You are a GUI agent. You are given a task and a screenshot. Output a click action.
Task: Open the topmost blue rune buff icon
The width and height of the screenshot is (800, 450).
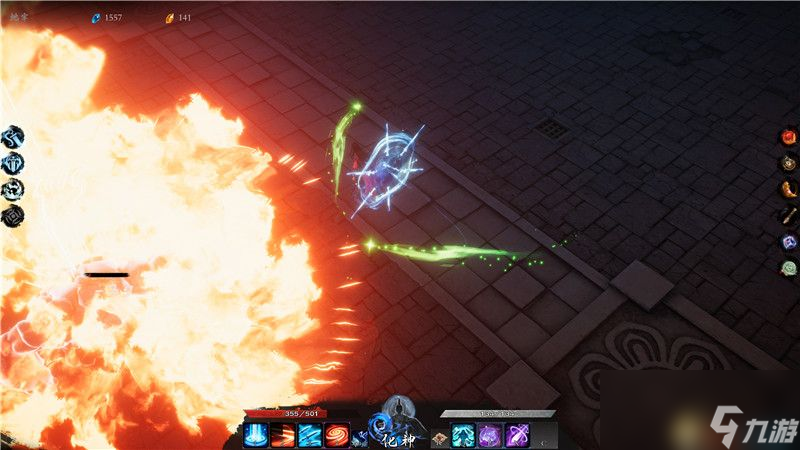[14, 137]
